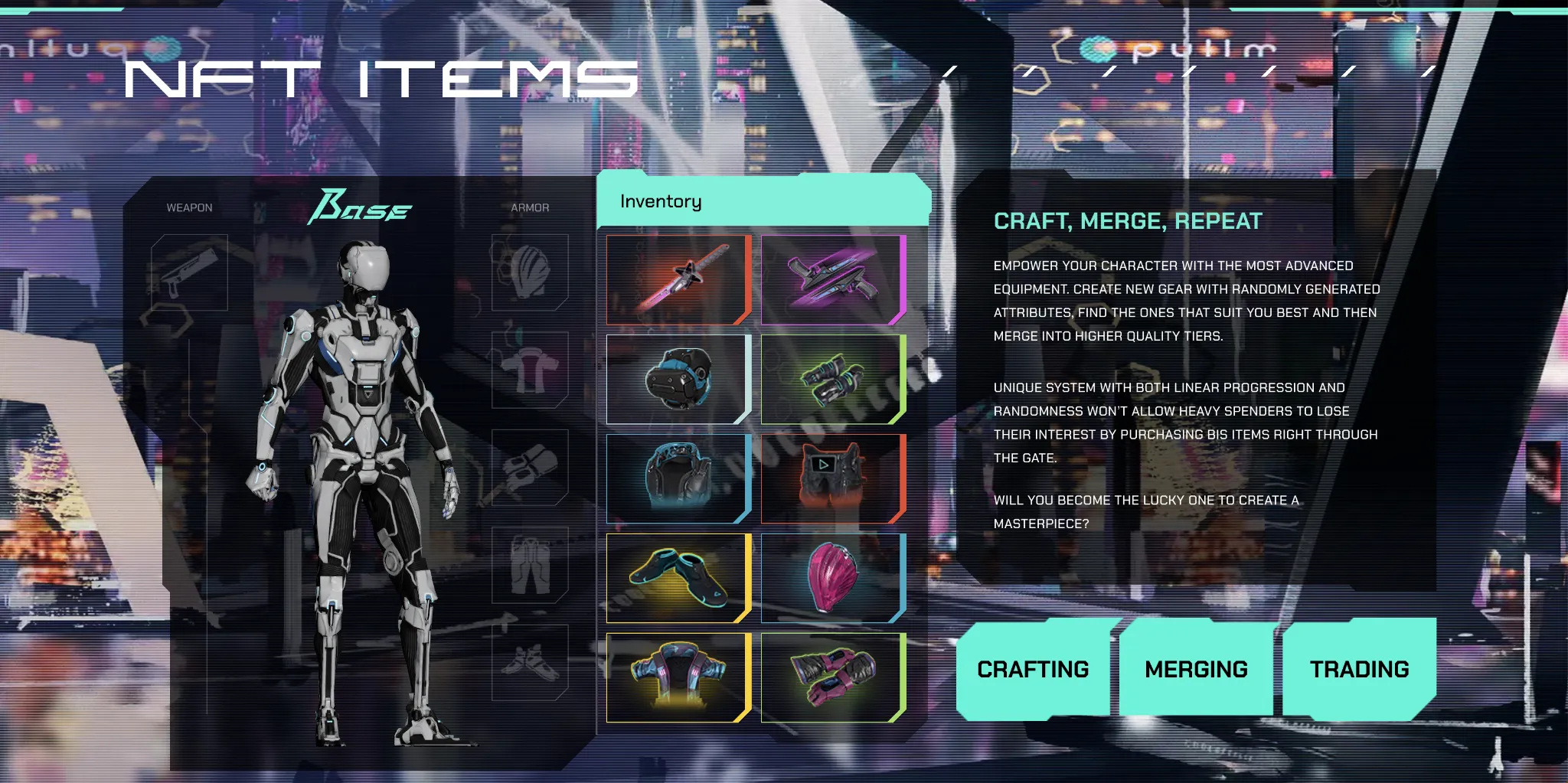Select the Inventory tab header

pyautogui.click(x=660, y=201)
